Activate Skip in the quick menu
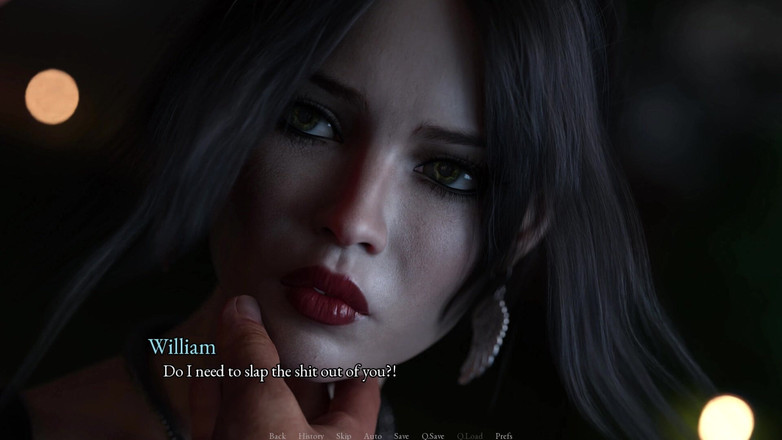The height and width of the screenshot is (440, 782). tap(343, 436)
